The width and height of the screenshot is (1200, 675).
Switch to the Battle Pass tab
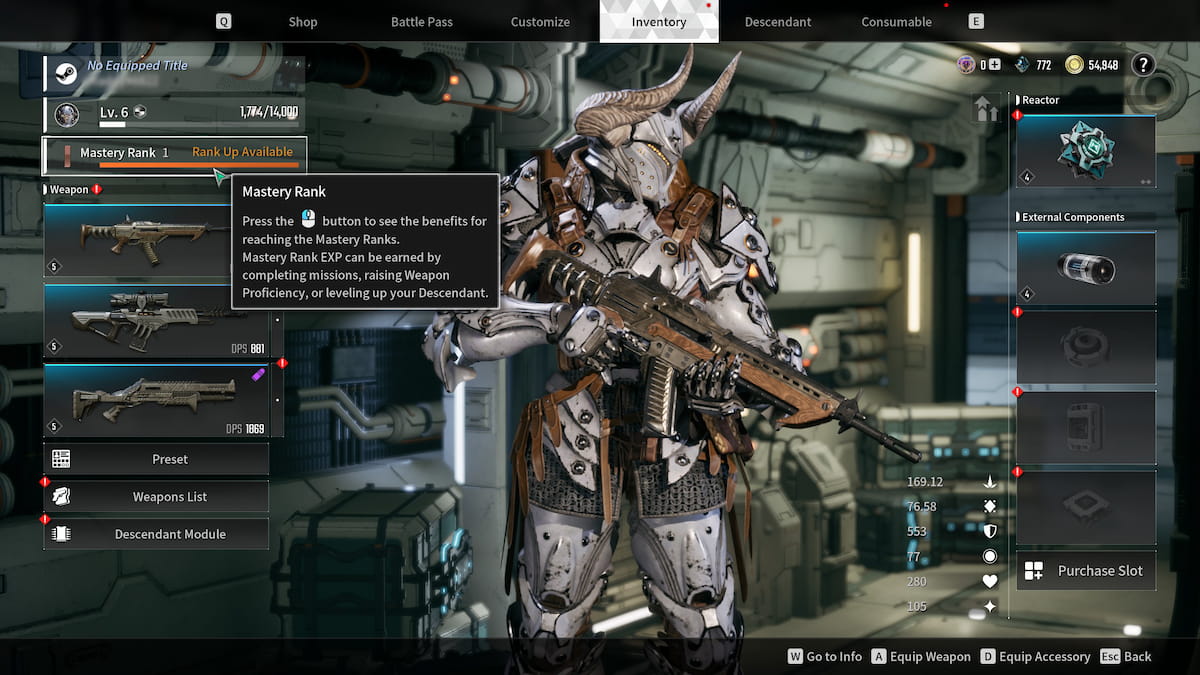(421, 21)
